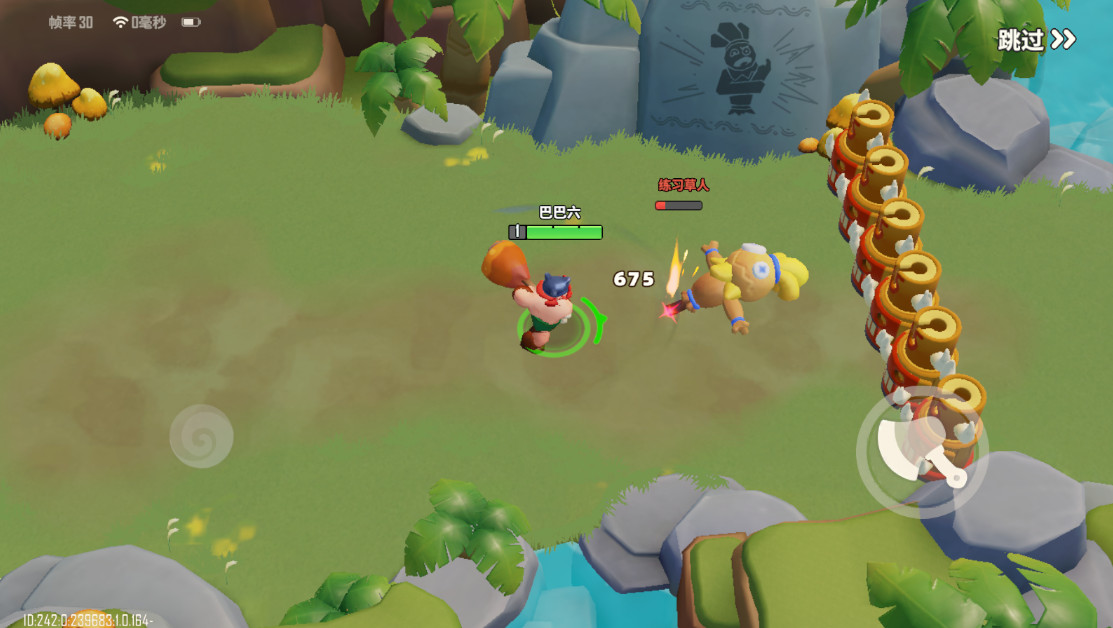Skip the tutorial with the 跳过 button

click(x=1036, y=40)
